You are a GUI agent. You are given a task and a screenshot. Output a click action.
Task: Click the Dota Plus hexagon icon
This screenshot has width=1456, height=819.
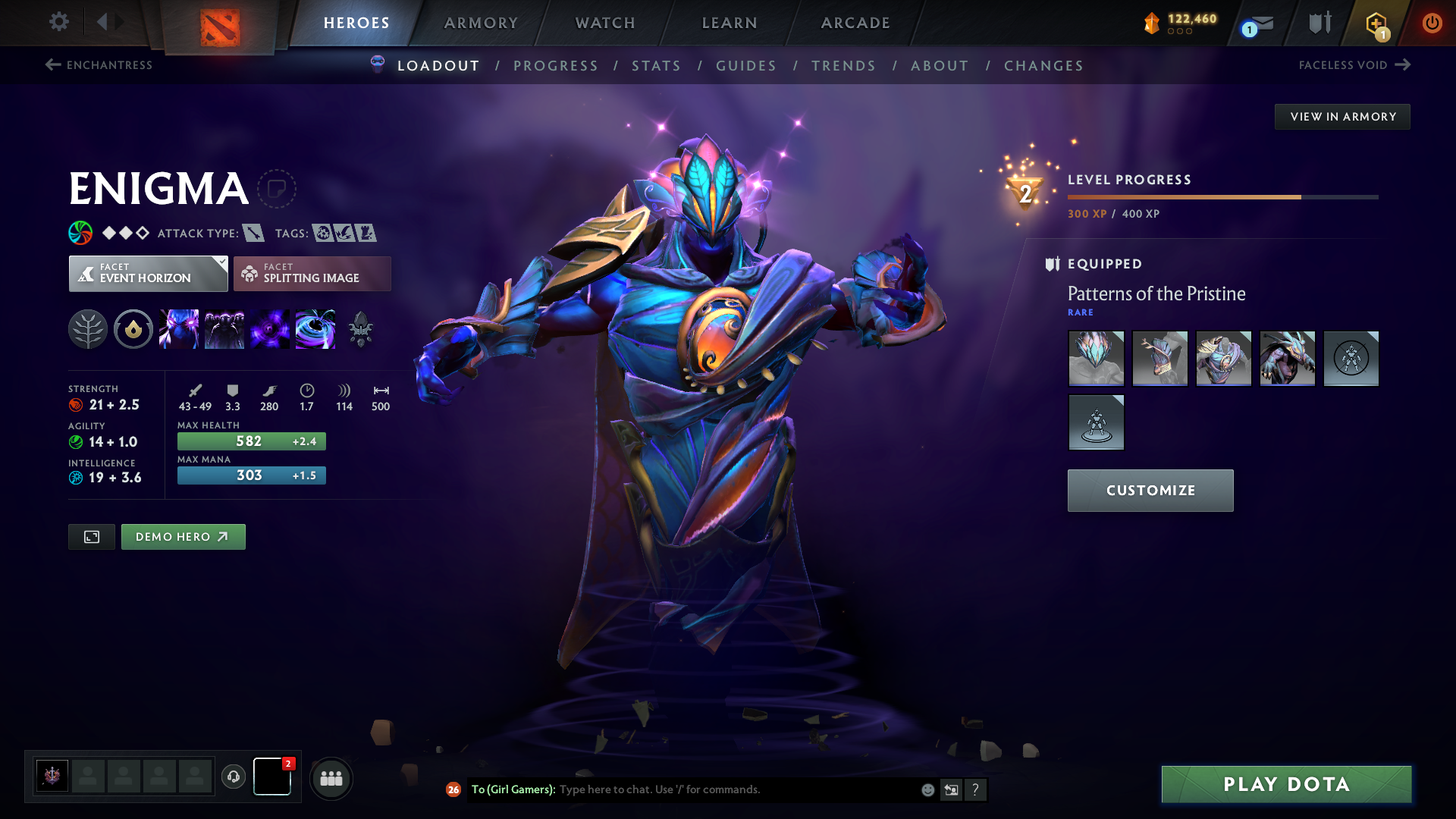1376,23
